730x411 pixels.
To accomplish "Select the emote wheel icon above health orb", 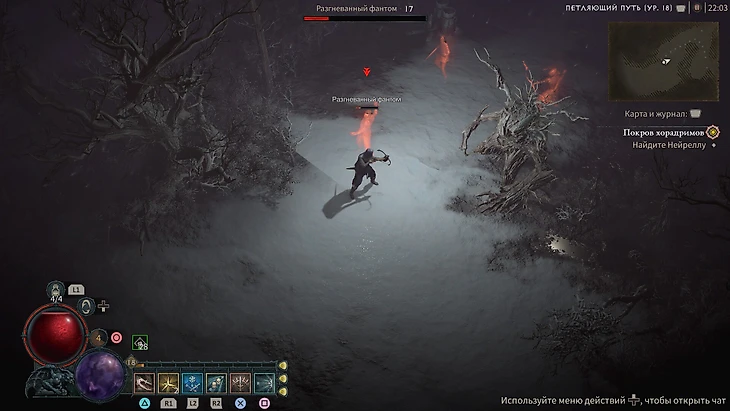I will (88, 306).
